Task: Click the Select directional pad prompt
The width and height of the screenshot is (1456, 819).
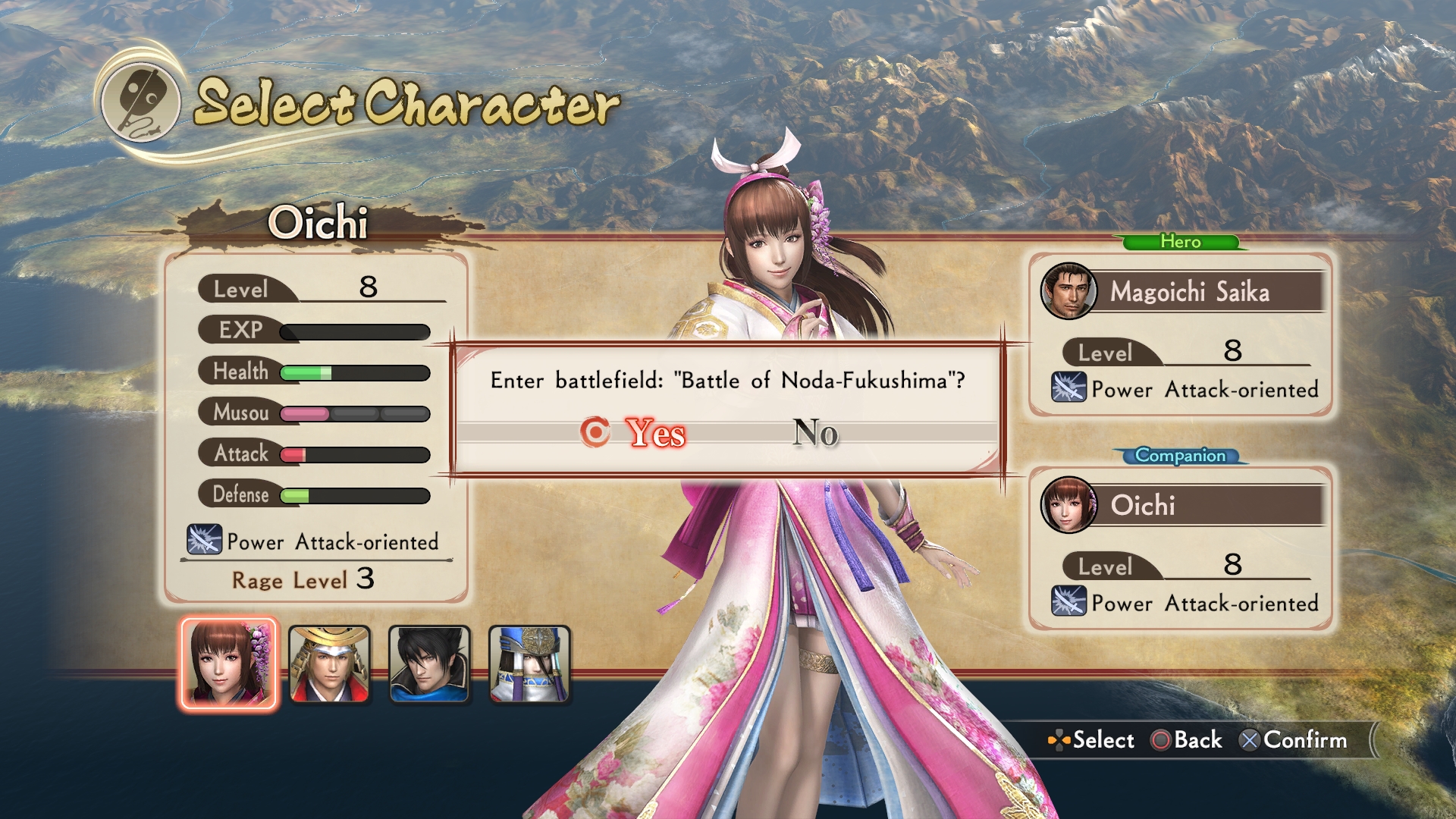Action: (x=1060, y=740)
